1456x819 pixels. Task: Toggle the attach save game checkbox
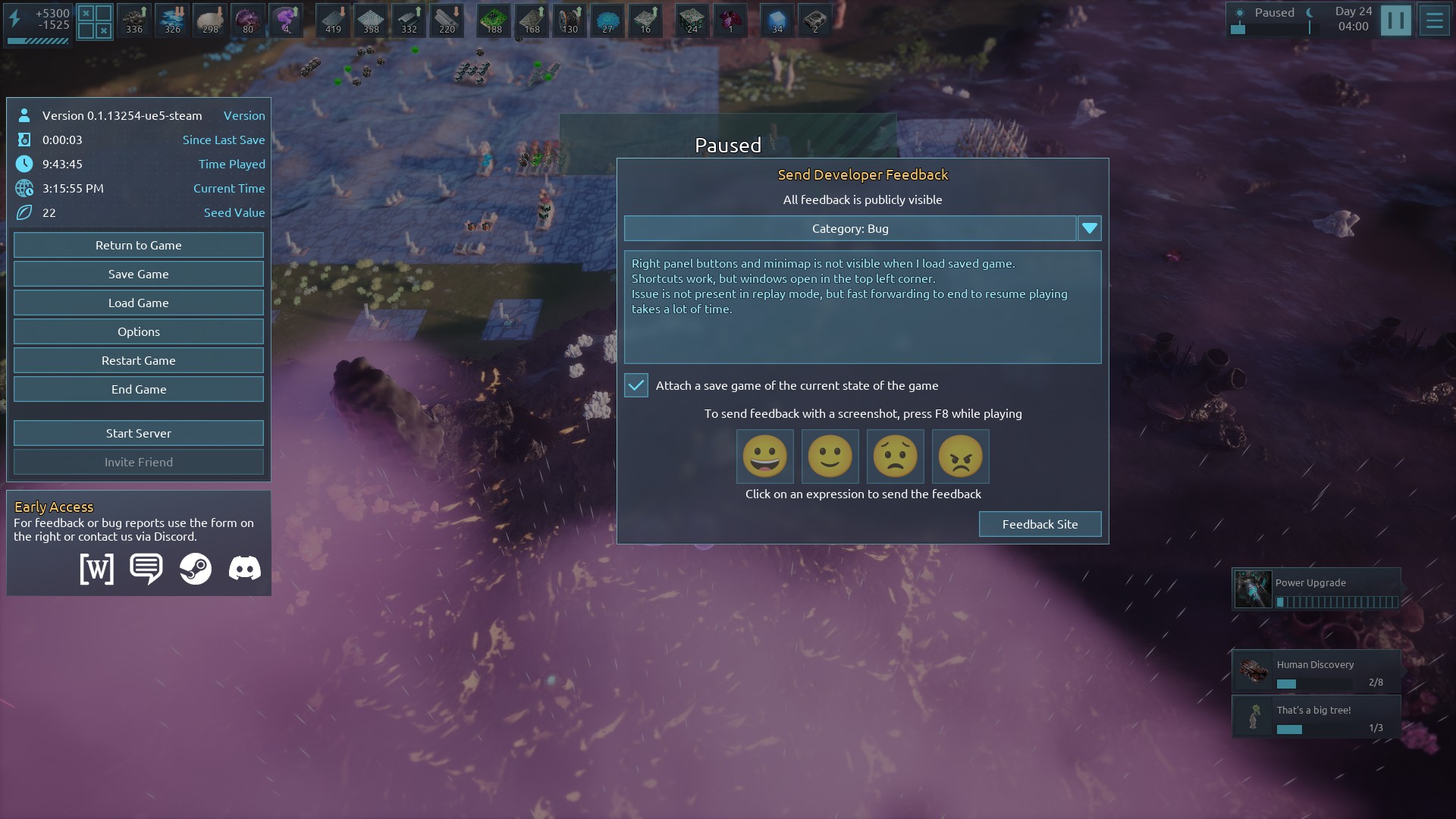tap(636, 385)
